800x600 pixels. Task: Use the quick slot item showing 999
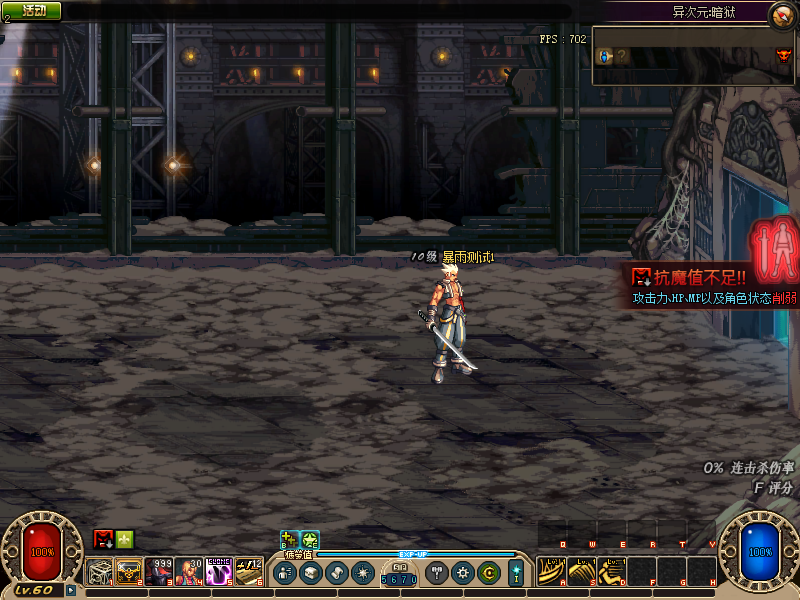[x=159, y=571]
